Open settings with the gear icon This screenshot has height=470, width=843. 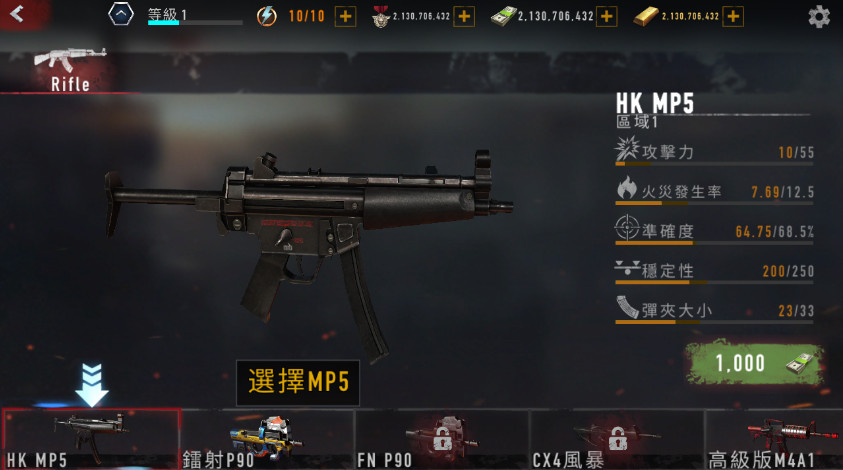(x=818, y=16)
